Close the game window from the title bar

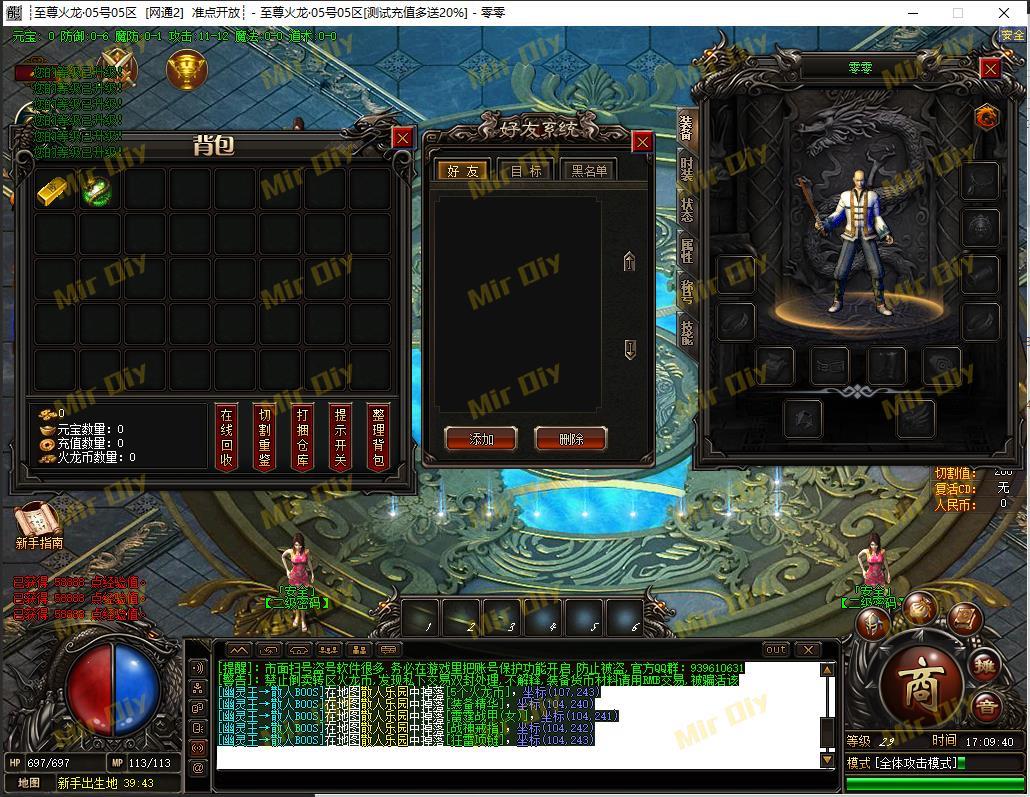pyautogui.click(x=1004, y=13)
